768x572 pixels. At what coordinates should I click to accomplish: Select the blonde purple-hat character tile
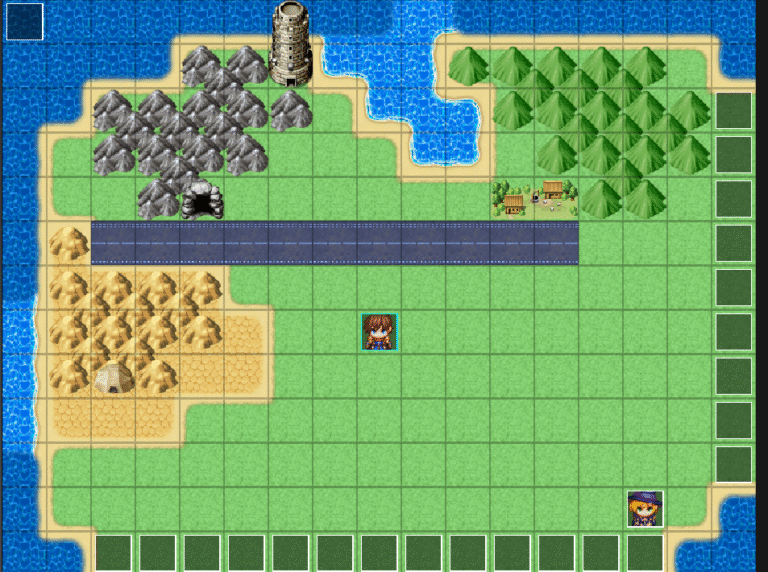coord(645,509)
